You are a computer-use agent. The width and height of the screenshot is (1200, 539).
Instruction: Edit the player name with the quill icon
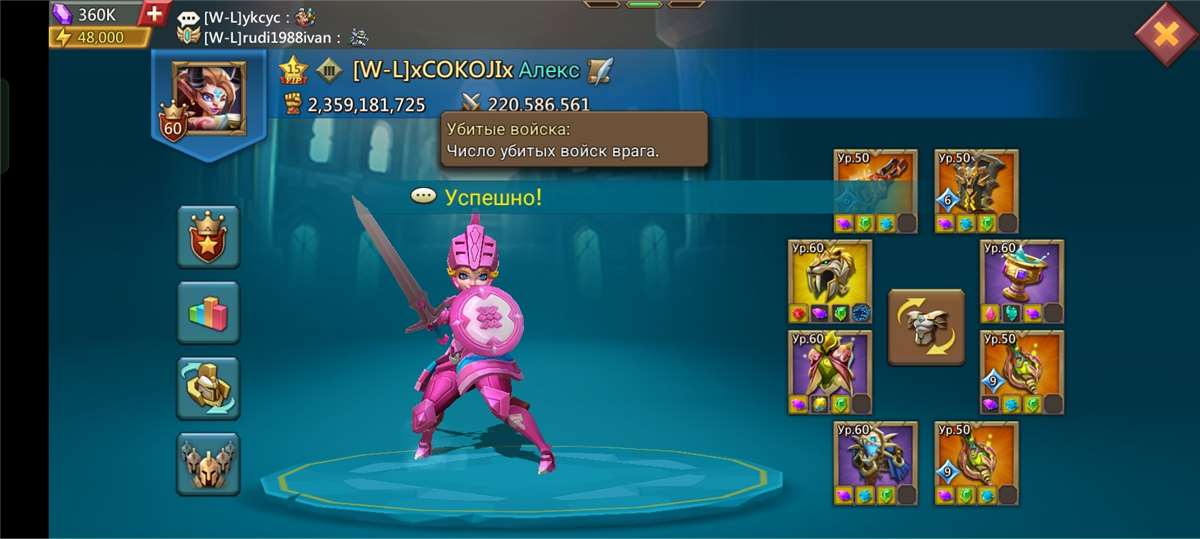tap(600, 70)
